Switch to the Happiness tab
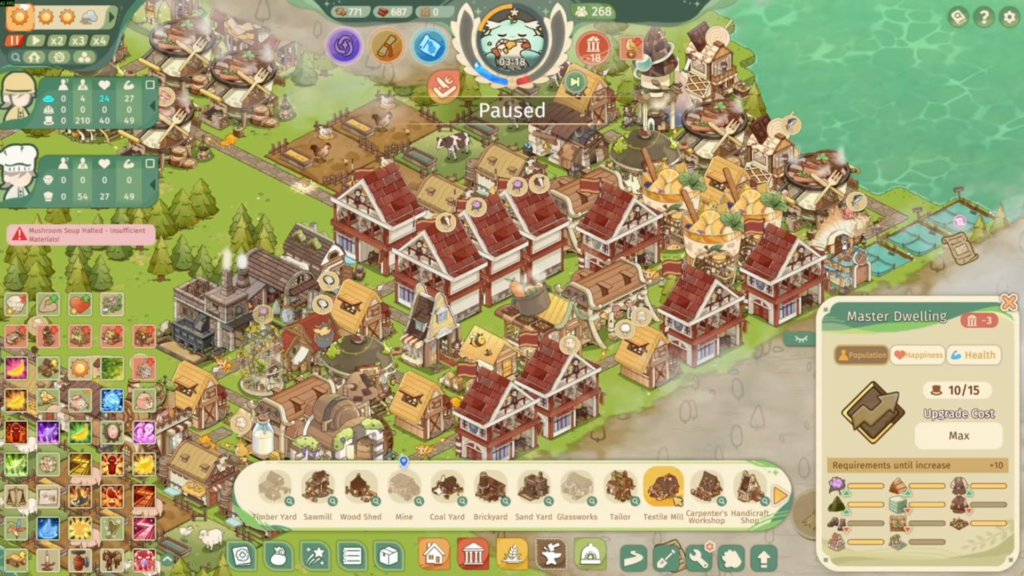 coord(918,355)
